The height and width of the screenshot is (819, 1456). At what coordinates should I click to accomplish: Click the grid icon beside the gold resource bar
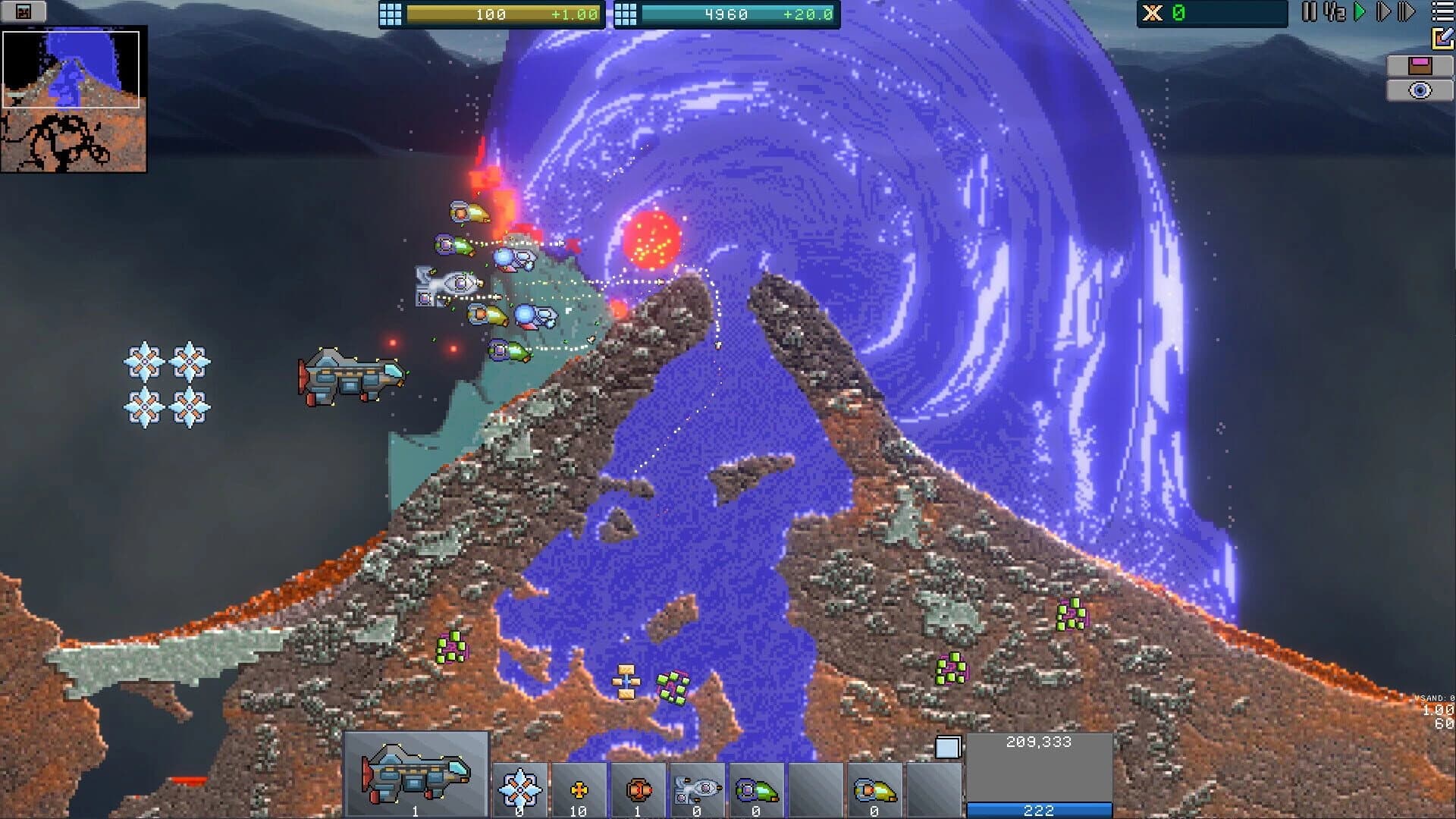tap(391, 13)
